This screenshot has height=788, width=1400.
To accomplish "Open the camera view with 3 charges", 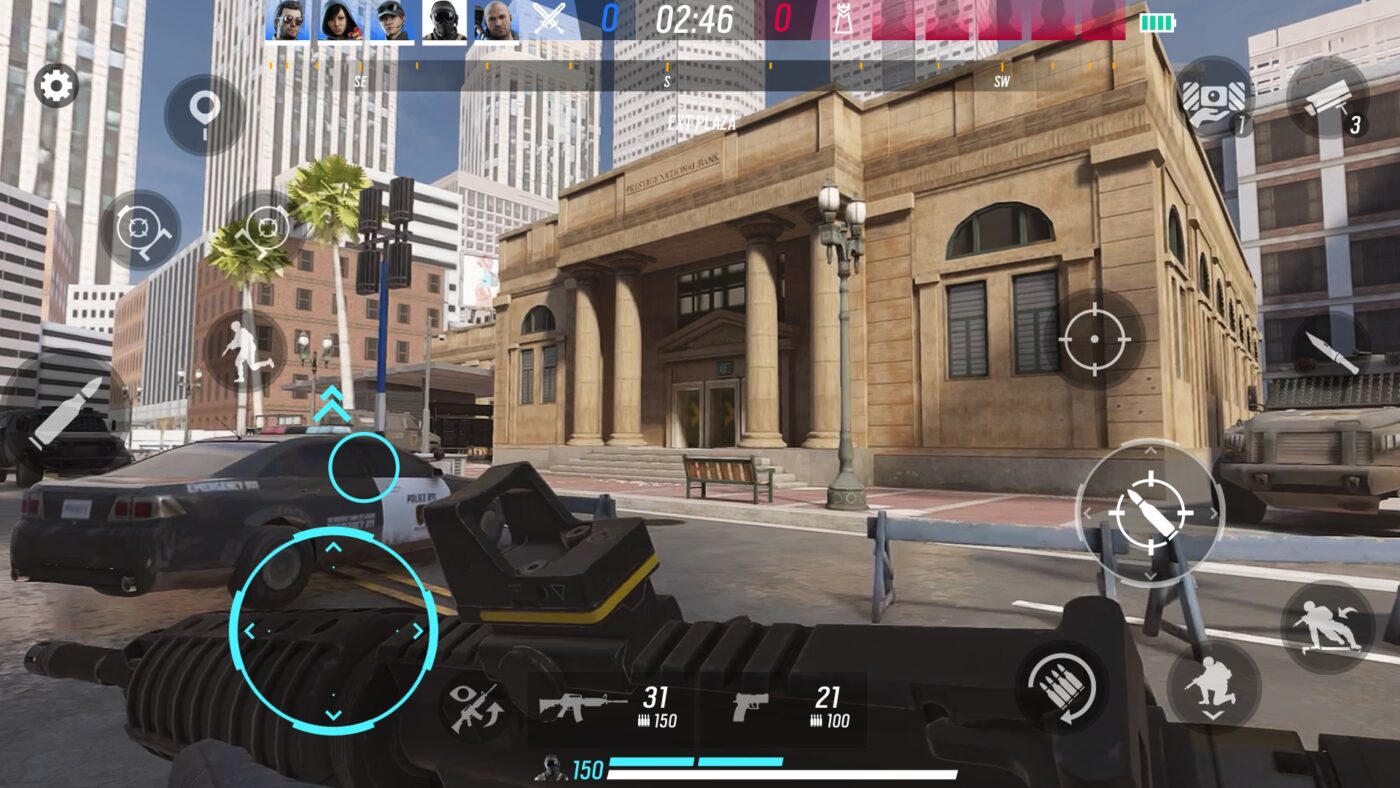I will tap(1330, 100).
